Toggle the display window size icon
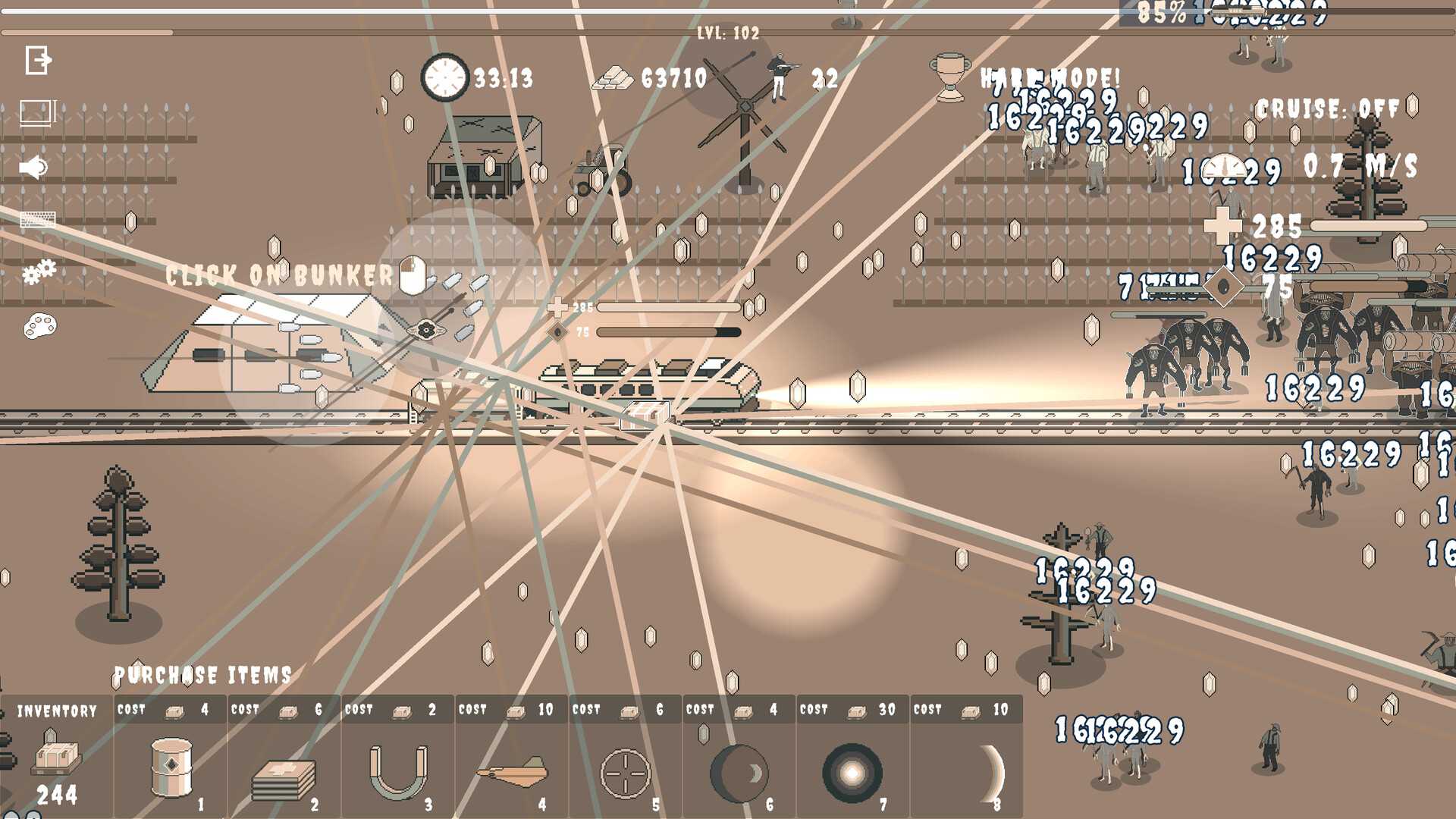Viewport: 1456px width, 819px height. click(x=38, y=113)
